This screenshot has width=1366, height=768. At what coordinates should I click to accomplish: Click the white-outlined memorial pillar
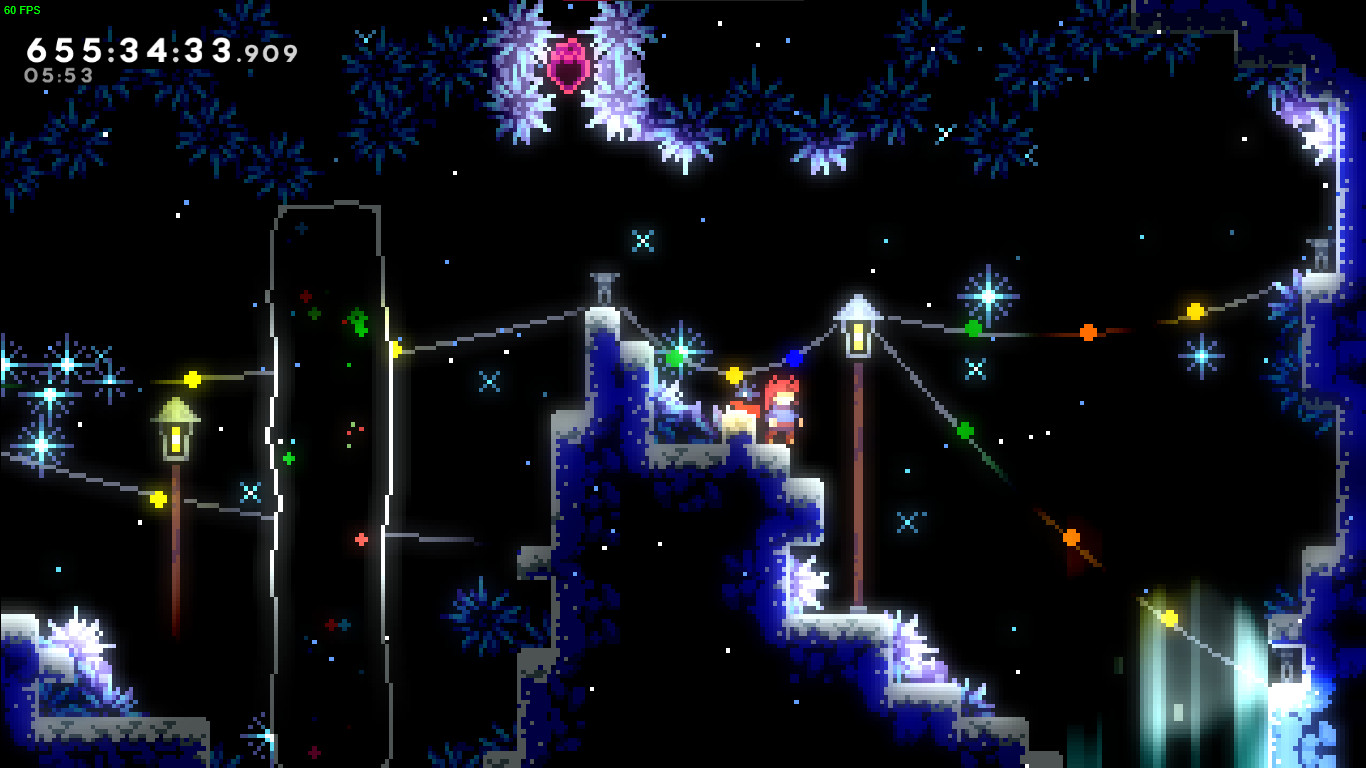(x=330, y=400)
